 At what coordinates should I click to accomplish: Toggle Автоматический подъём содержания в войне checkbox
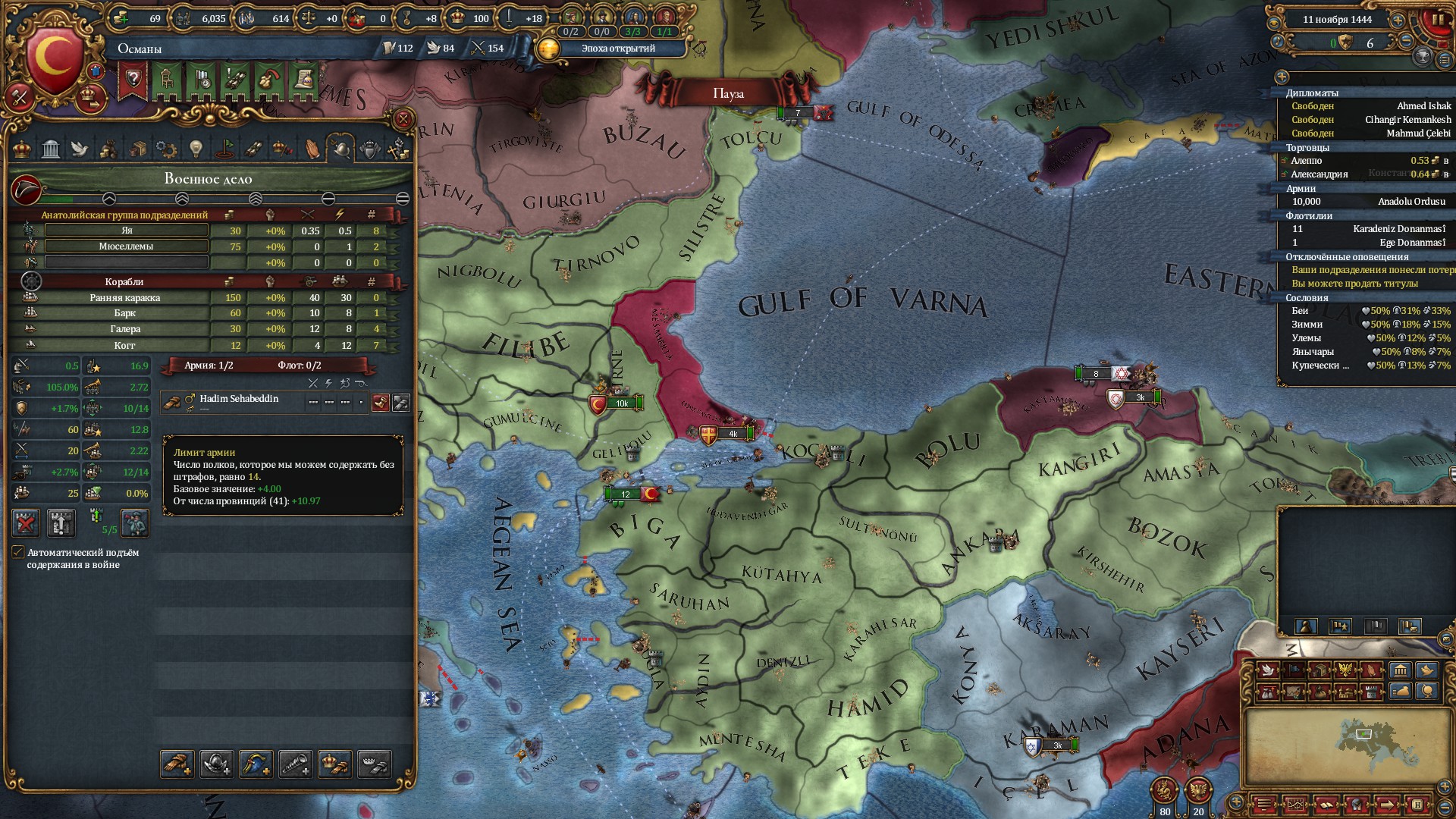coord(18,552)
